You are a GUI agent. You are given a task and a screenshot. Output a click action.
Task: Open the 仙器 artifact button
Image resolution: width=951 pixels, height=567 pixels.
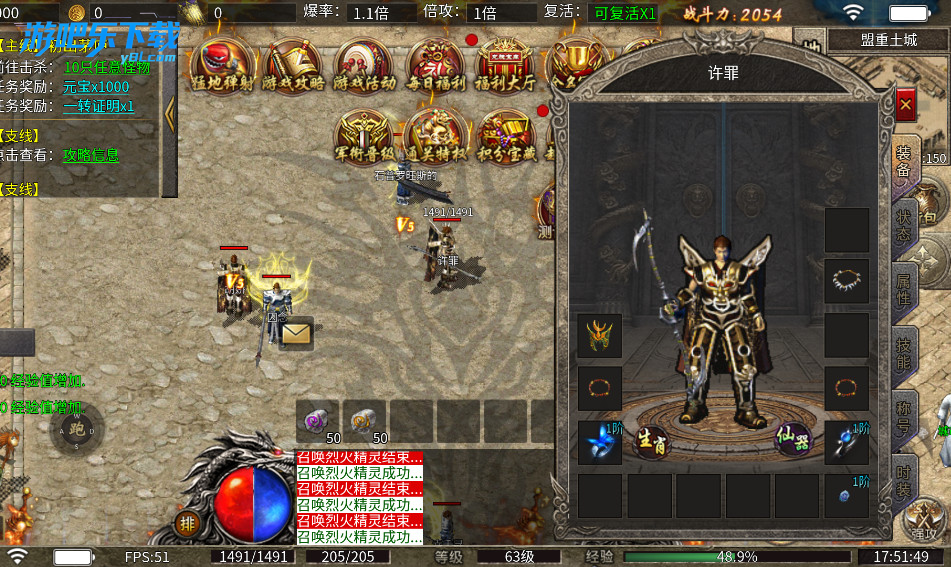tap(794, 440)
